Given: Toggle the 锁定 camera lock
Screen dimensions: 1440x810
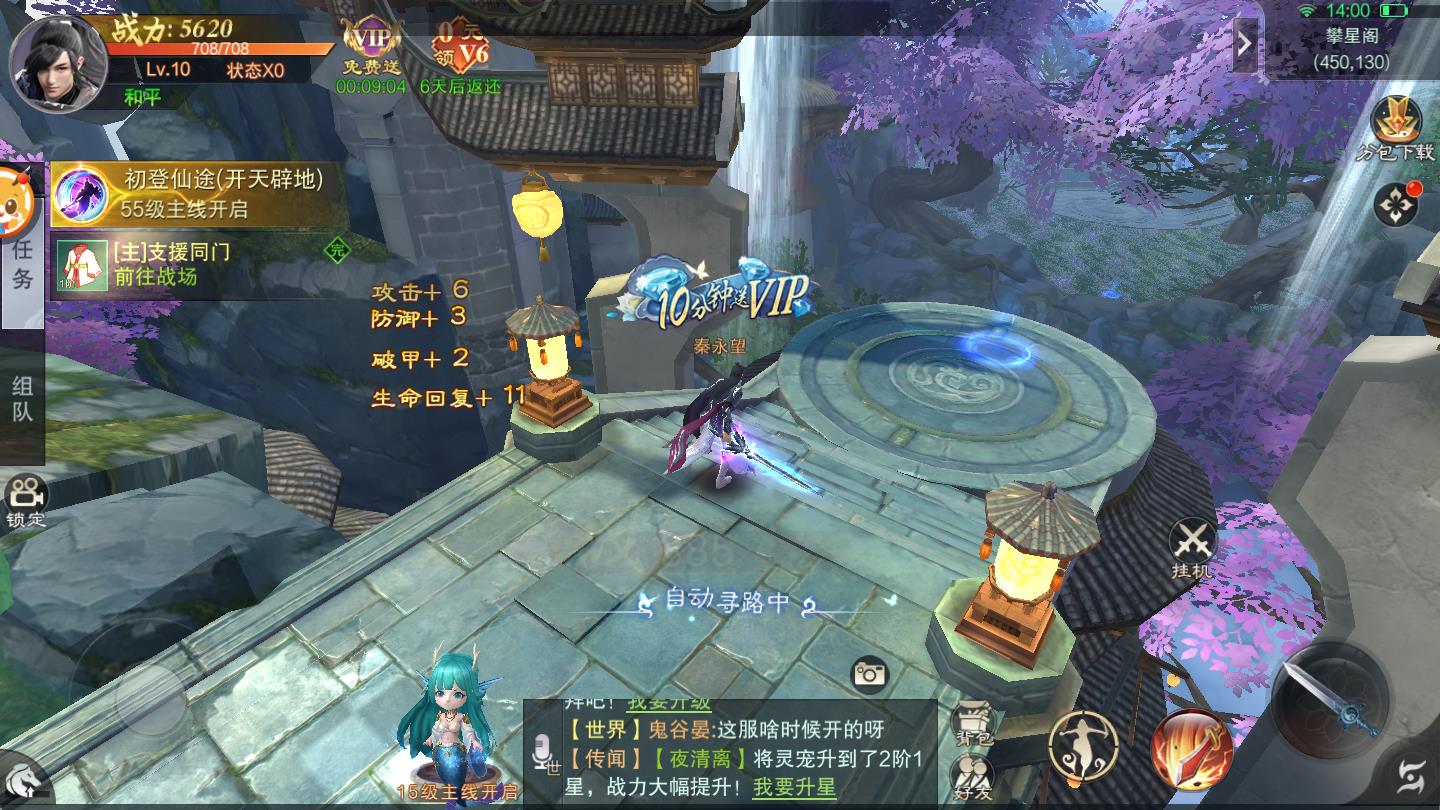Looking at the screenshot, I should click(x=26, y=502).
